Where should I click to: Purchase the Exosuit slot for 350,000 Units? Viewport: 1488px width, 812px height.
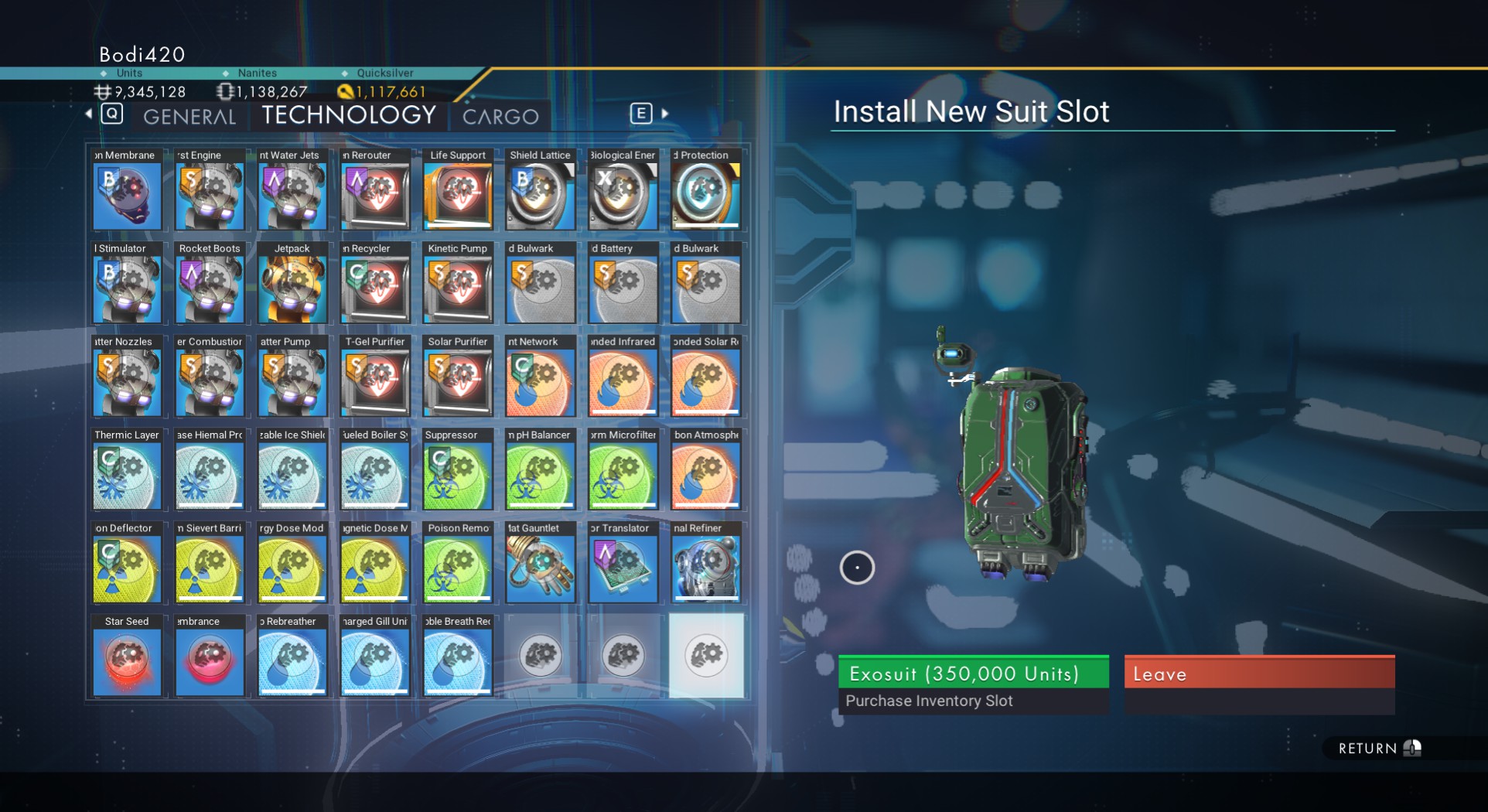pos(973,673)
